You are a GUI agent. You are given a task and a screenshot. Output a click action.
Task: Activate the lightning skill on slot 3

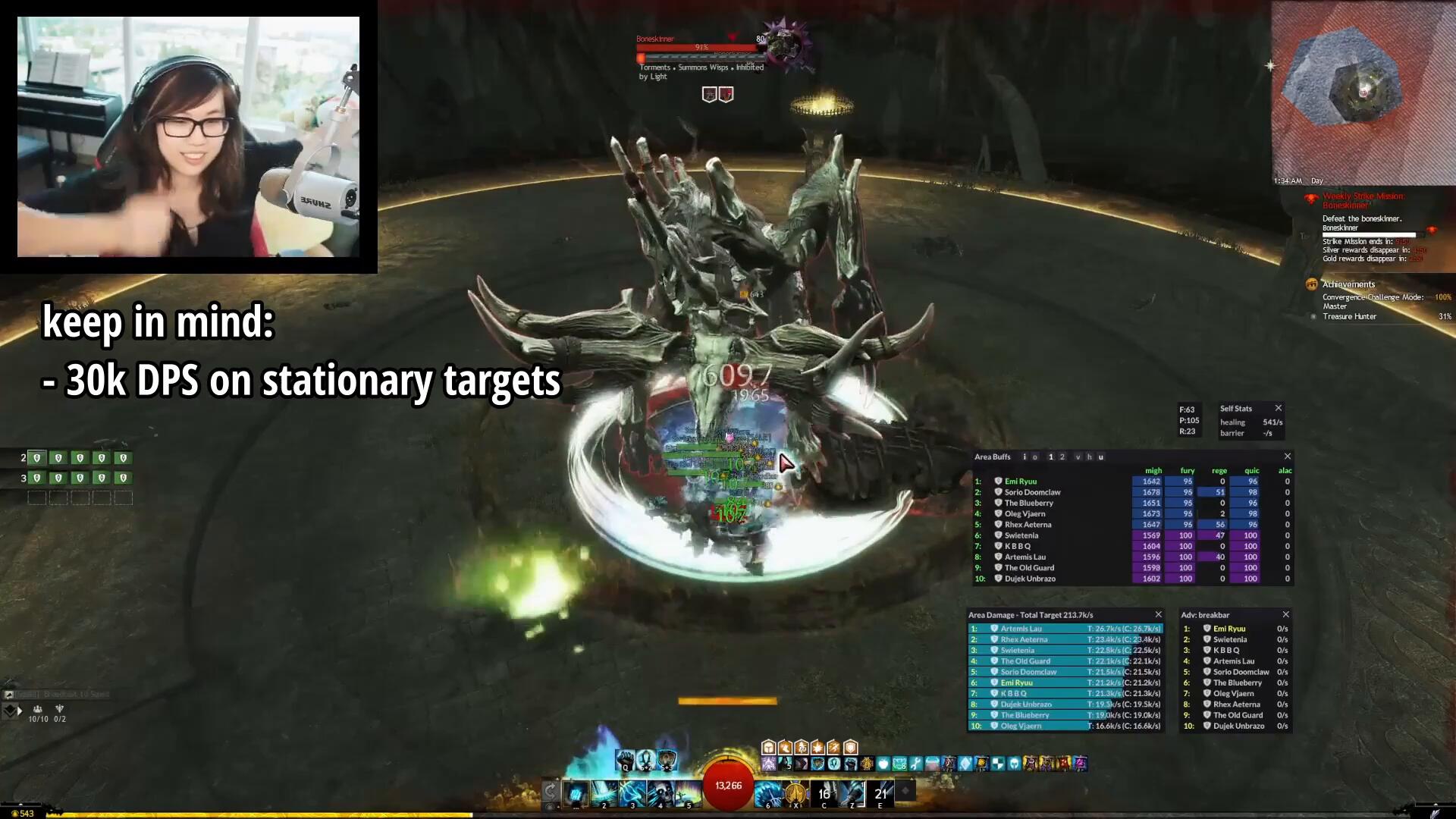tap(632, 792)
